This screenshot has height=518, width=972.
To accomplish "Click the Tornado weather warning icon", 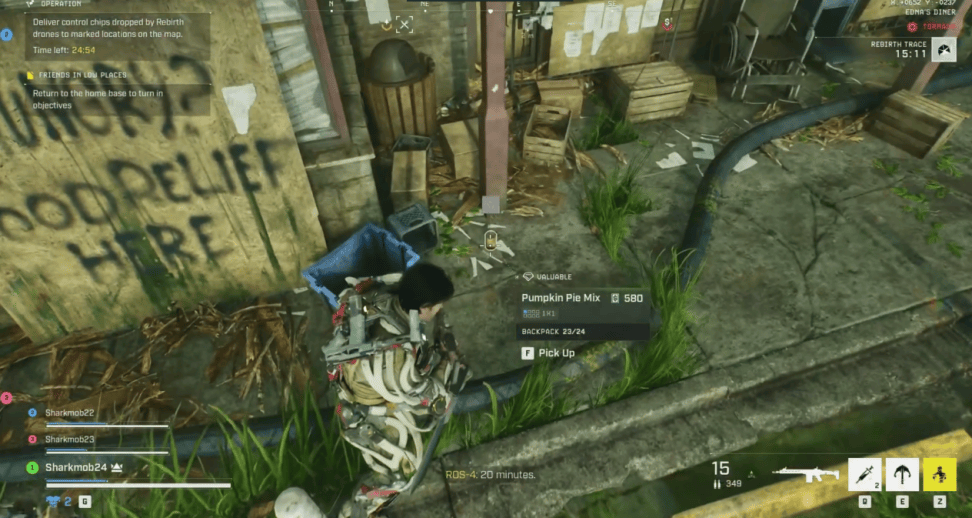I will coord(912,26).
